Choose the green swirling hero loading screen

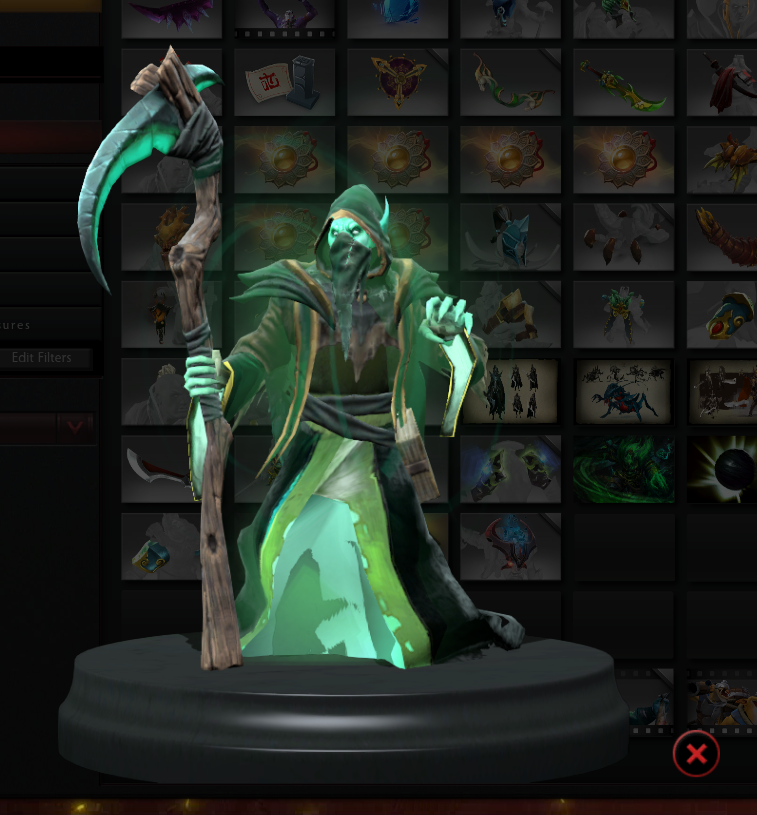623,468
